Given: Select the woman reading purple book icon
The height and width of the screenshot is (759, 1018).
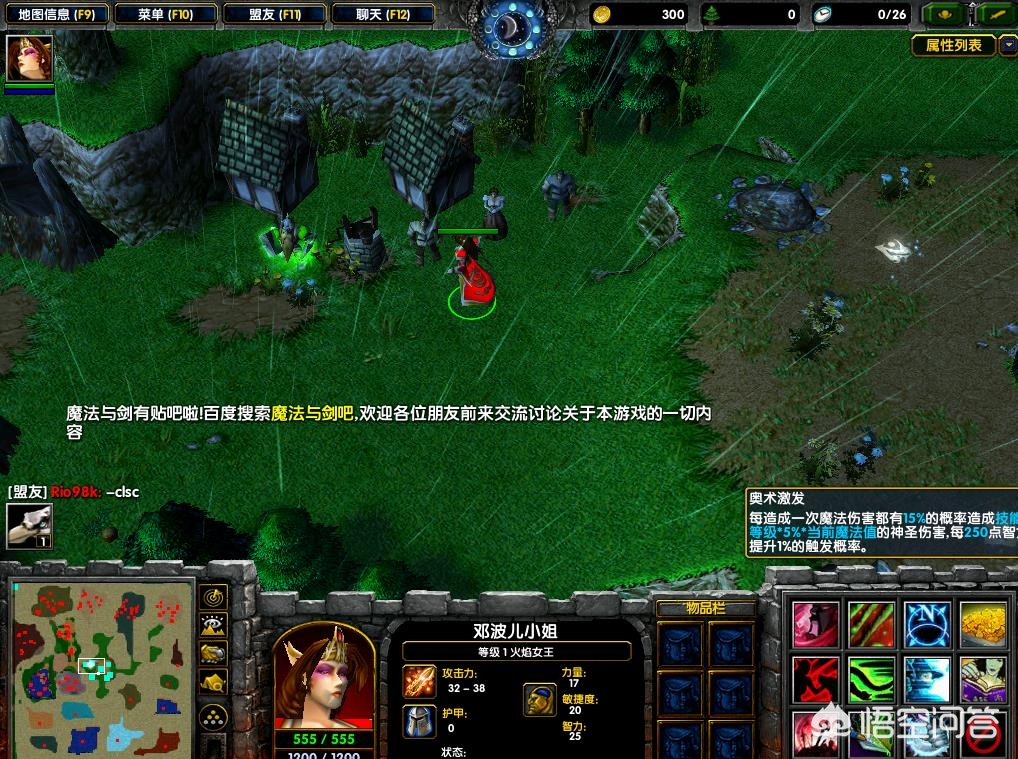Looking at the screenshot, I should click(x=983, y=680).
